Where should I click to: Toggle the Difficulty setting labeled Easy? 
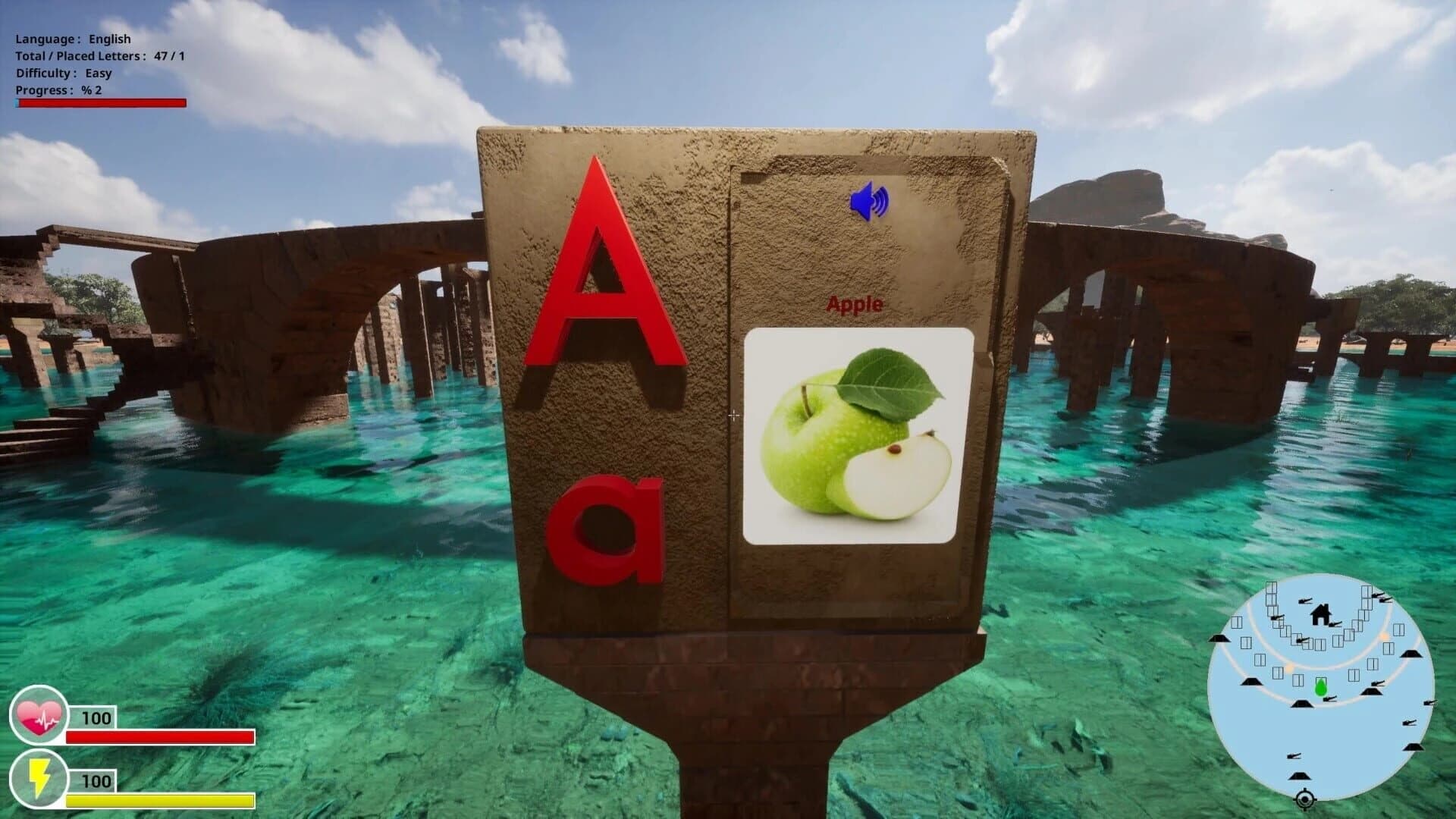click(x=64, y=74)
